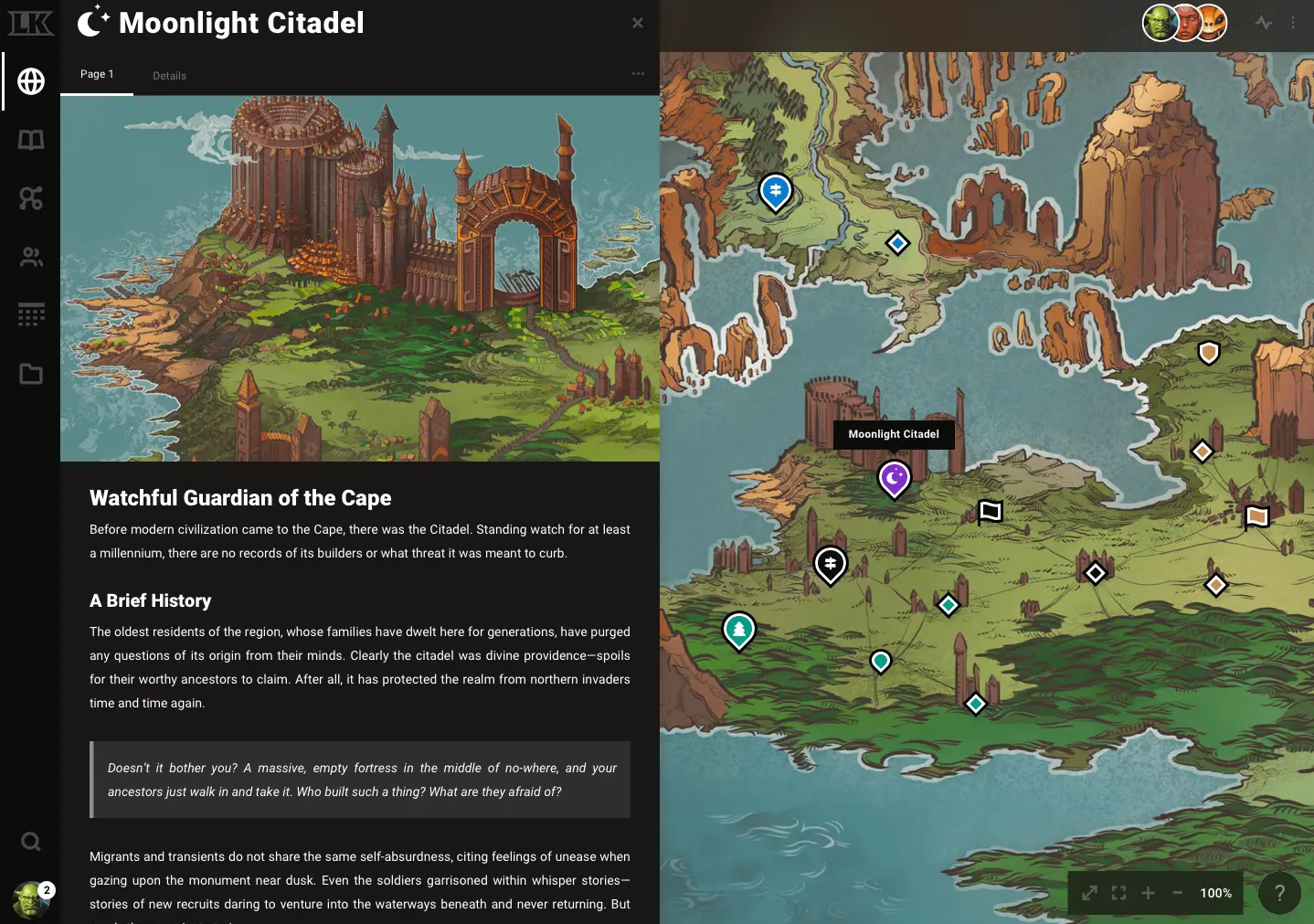Open the Assets folder icon

click(31, 374)
